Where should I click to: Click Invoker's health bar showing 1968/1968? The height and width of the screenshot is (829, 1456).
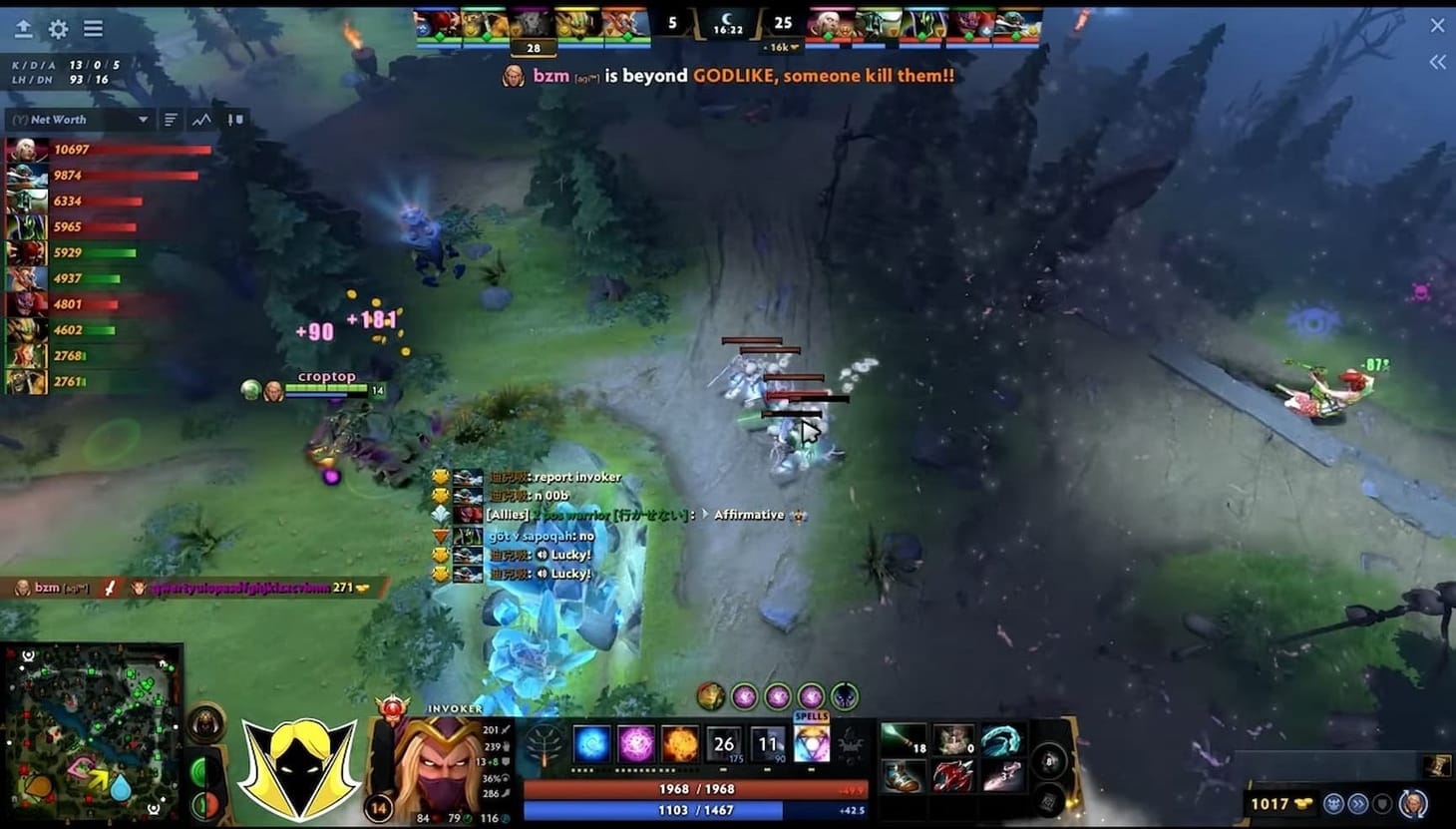click(x=698, y=788)
